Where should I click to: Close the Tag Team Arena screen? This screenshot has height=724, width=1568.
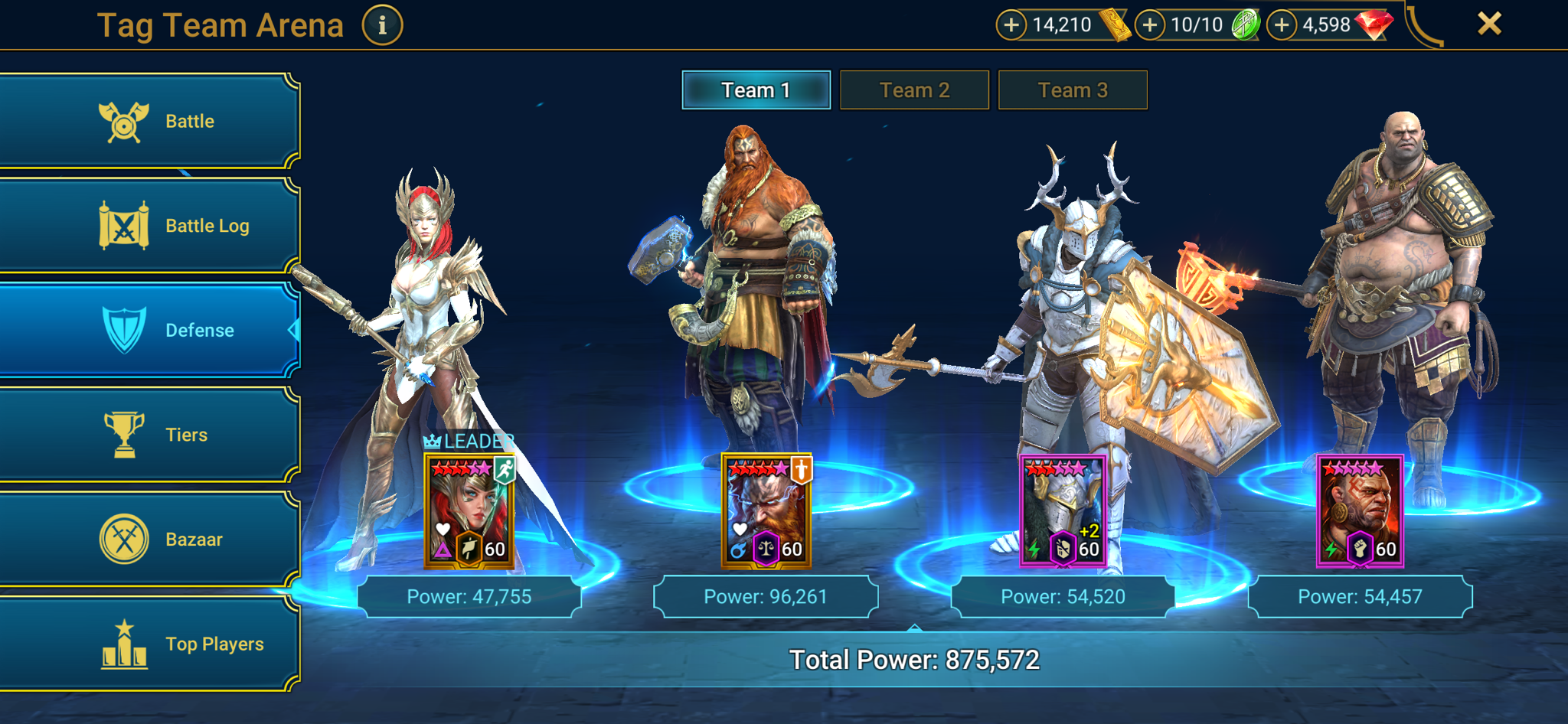1489,23
